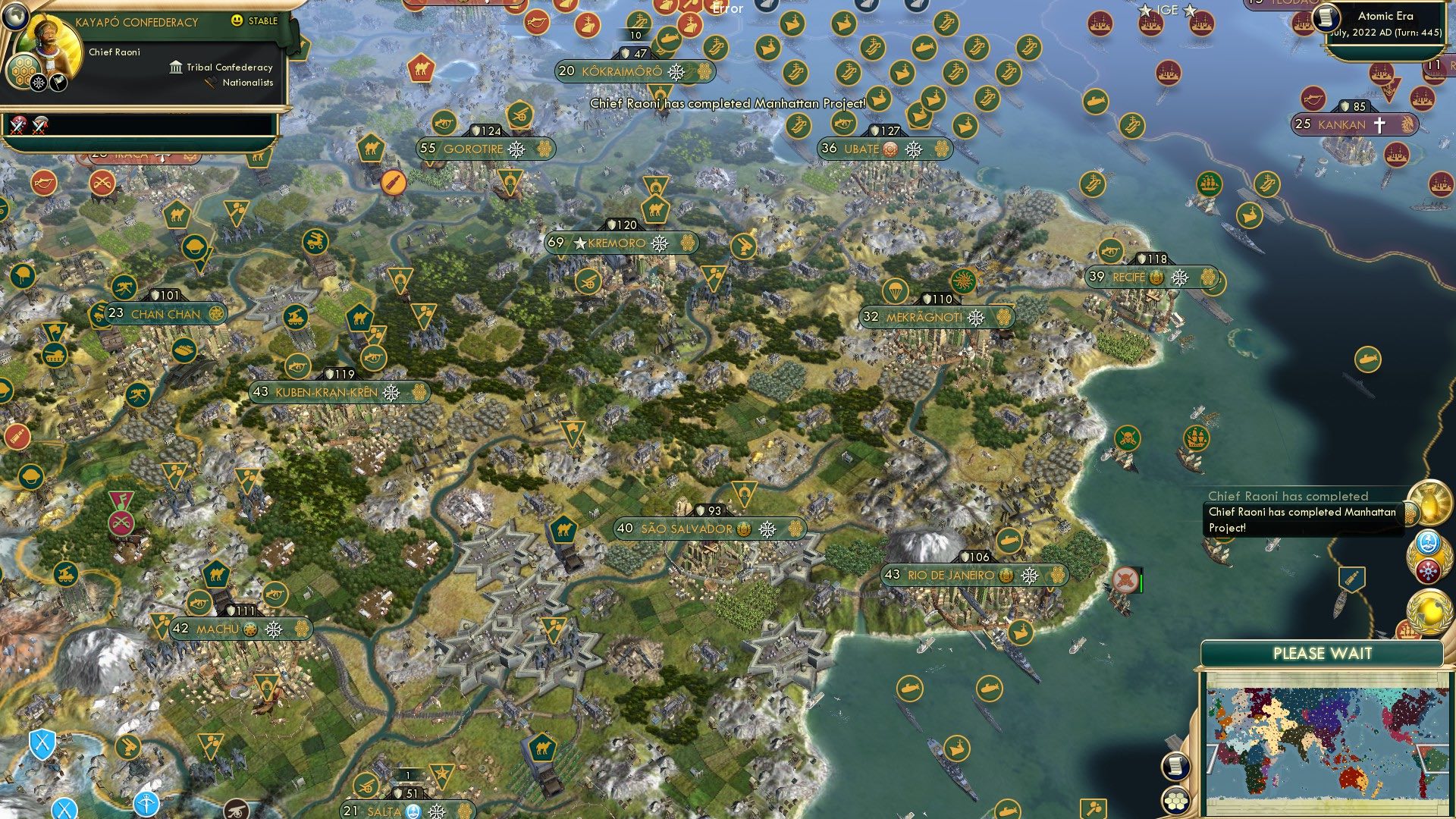The height and width of the screenshot is (819, 1456).
Task: Select the artillery cannon icon near Salta
Action: point(366,785)
